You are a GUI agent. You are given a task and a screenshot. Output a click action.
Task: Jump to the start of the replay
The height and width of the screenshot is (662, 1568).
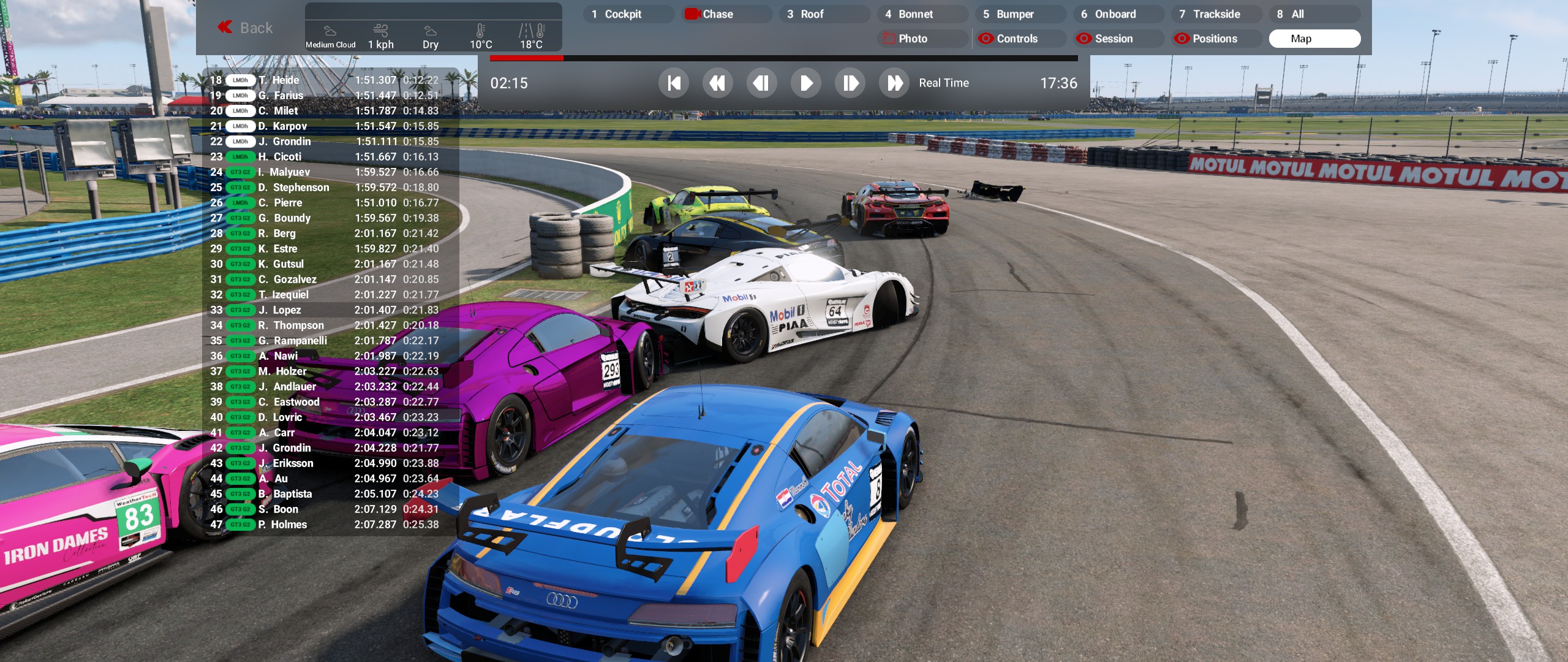click(x=674, y=83)
